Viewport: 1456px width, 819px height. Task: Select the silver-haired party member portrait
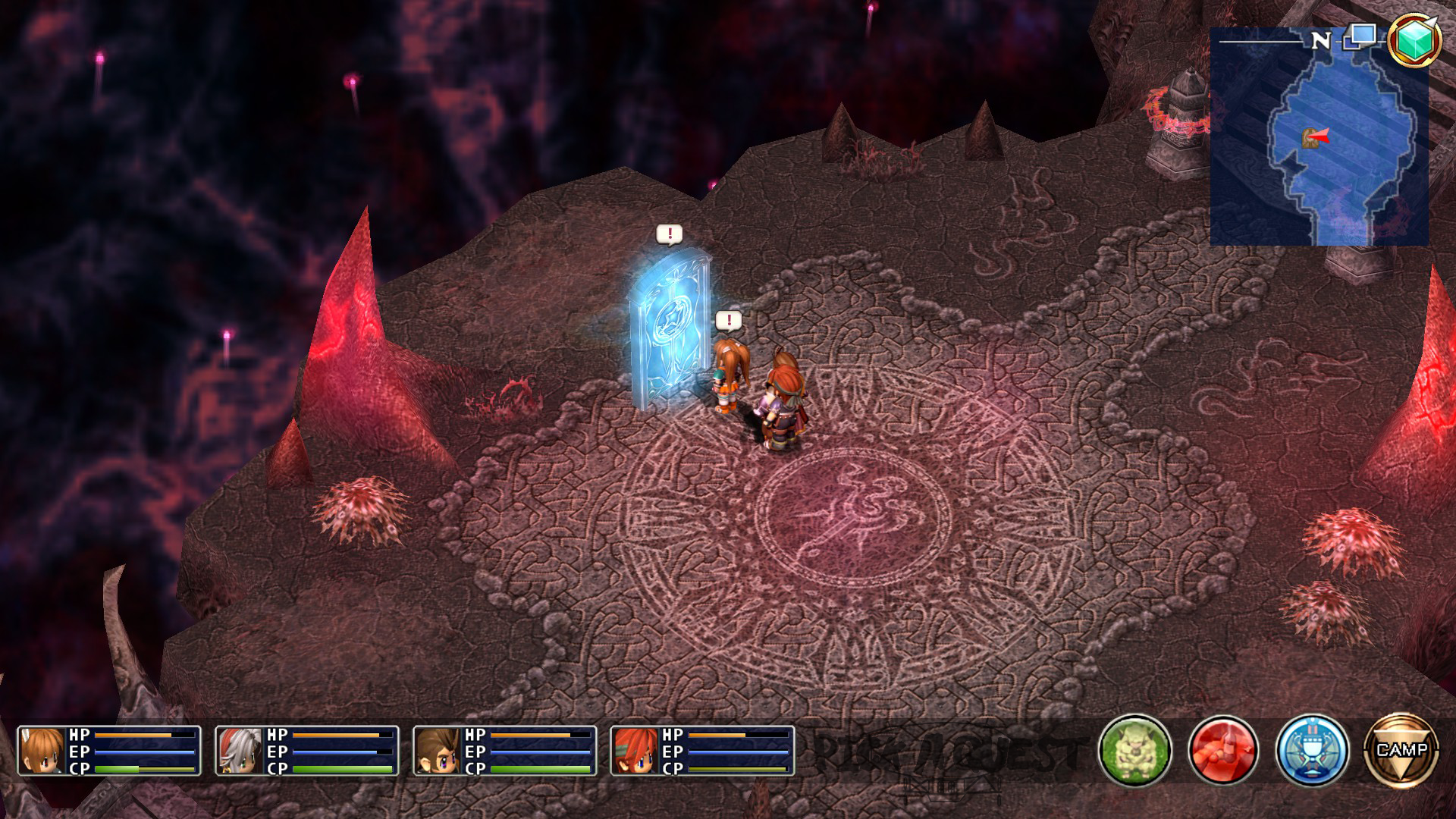tap(240, 751)
